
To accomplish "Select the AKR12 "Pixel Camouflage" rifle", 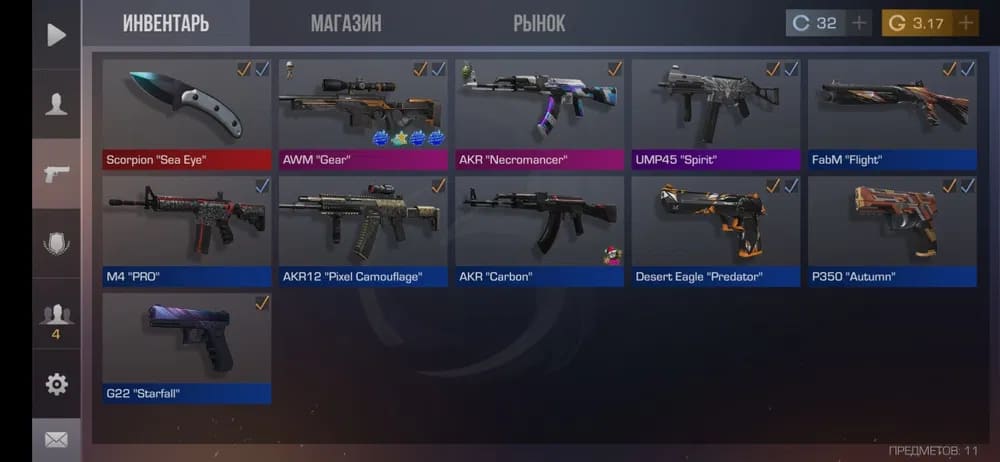I will [x=363, y=230].
